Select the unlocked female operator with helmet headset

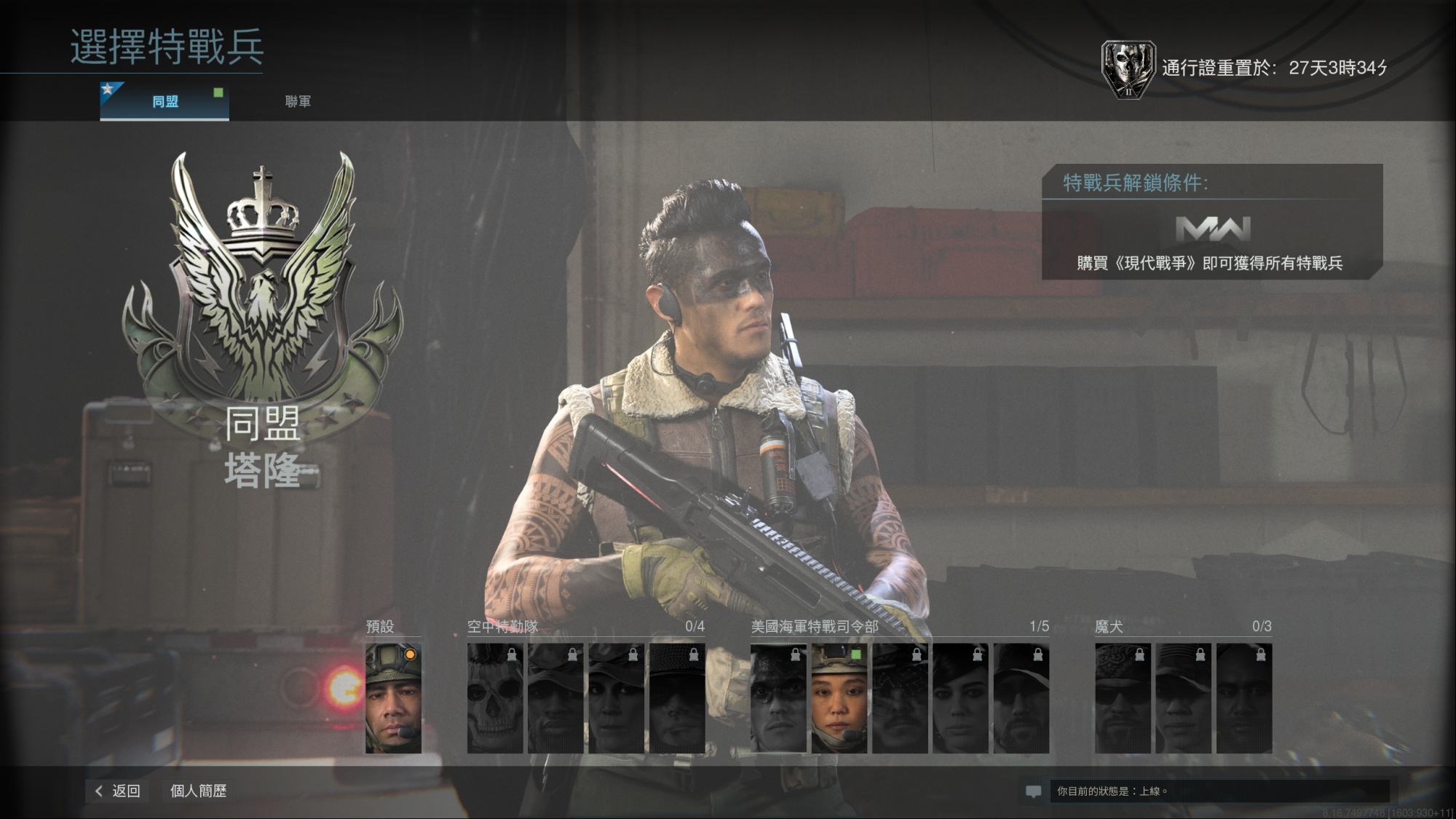click(x=839, y=697)
